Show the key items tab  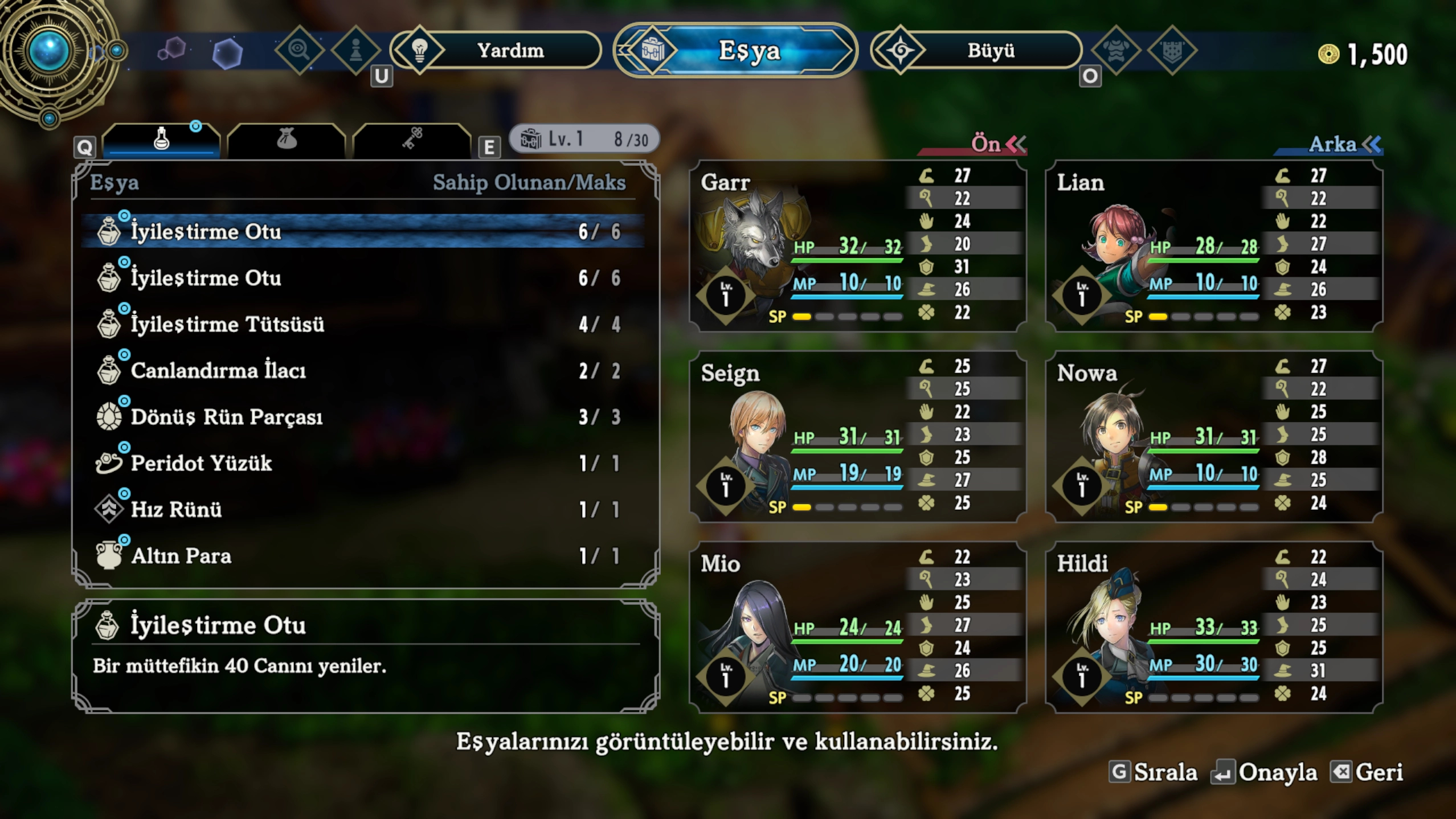(412, 140)
